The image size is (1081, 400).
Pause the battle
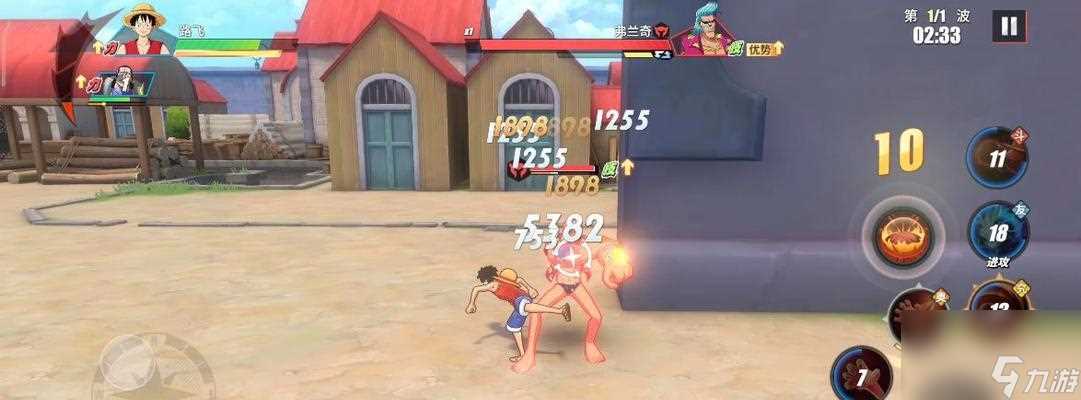(1009, 27)
